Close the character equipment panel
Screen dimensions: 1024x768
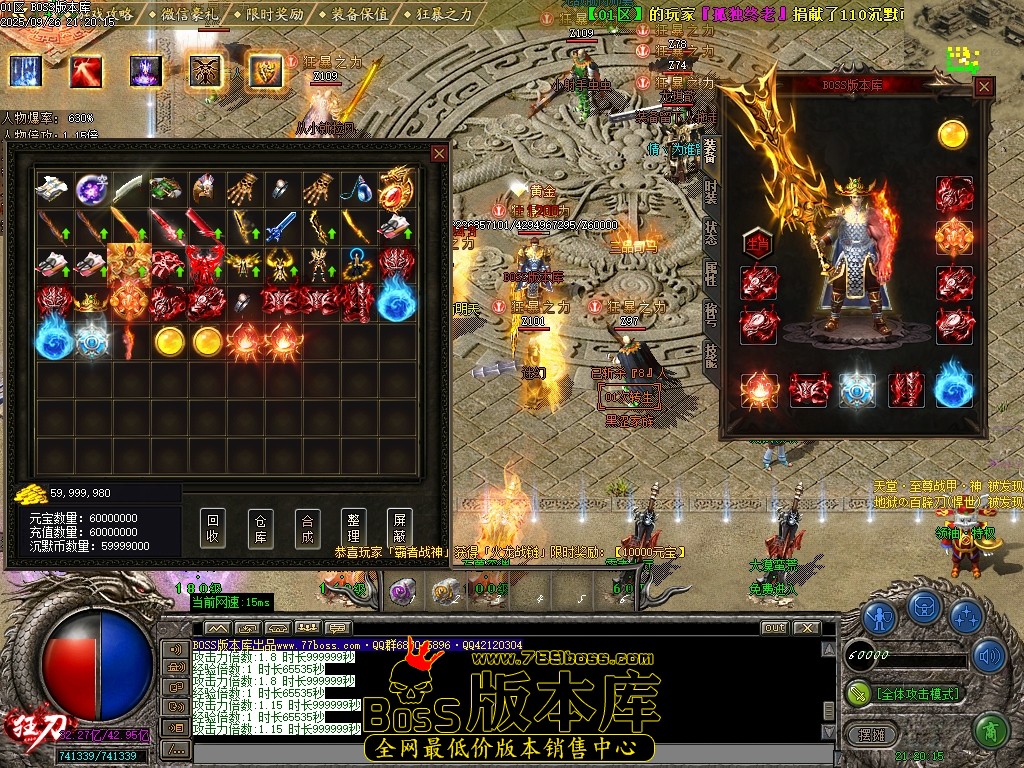pos(984,87)
